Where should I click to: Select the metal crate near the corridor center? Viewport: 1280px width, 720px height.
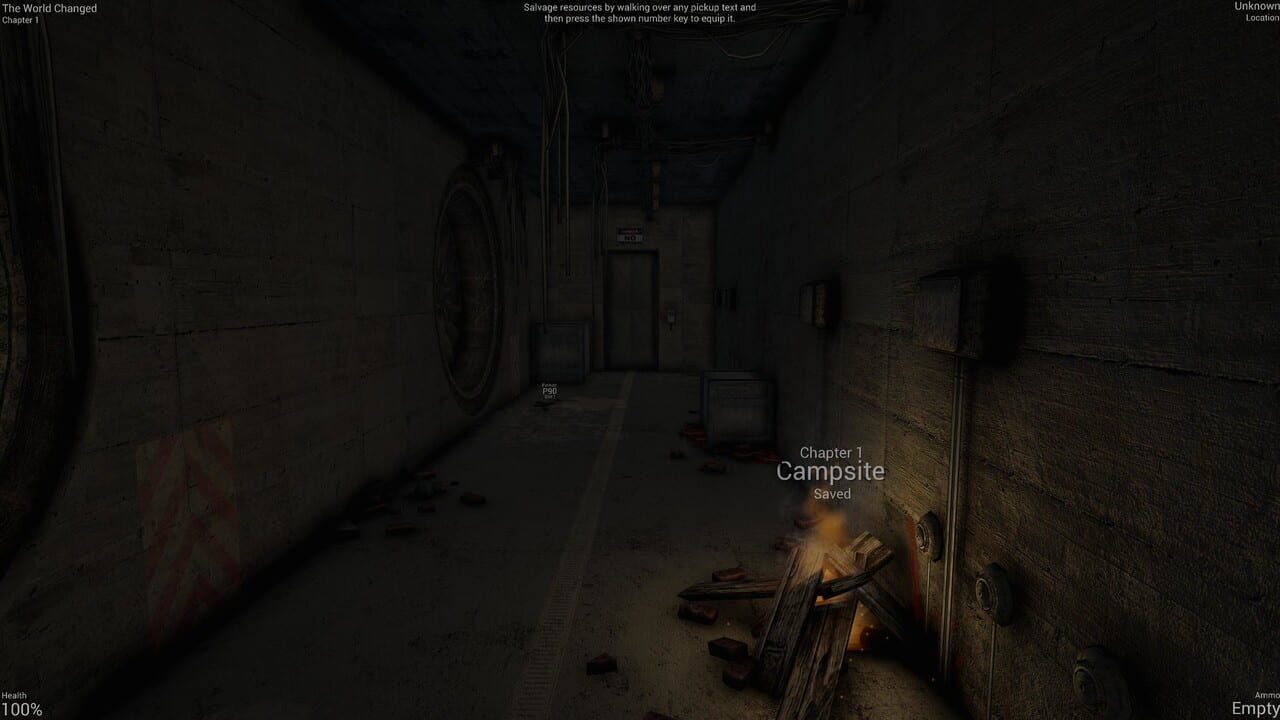pos(558,350)
